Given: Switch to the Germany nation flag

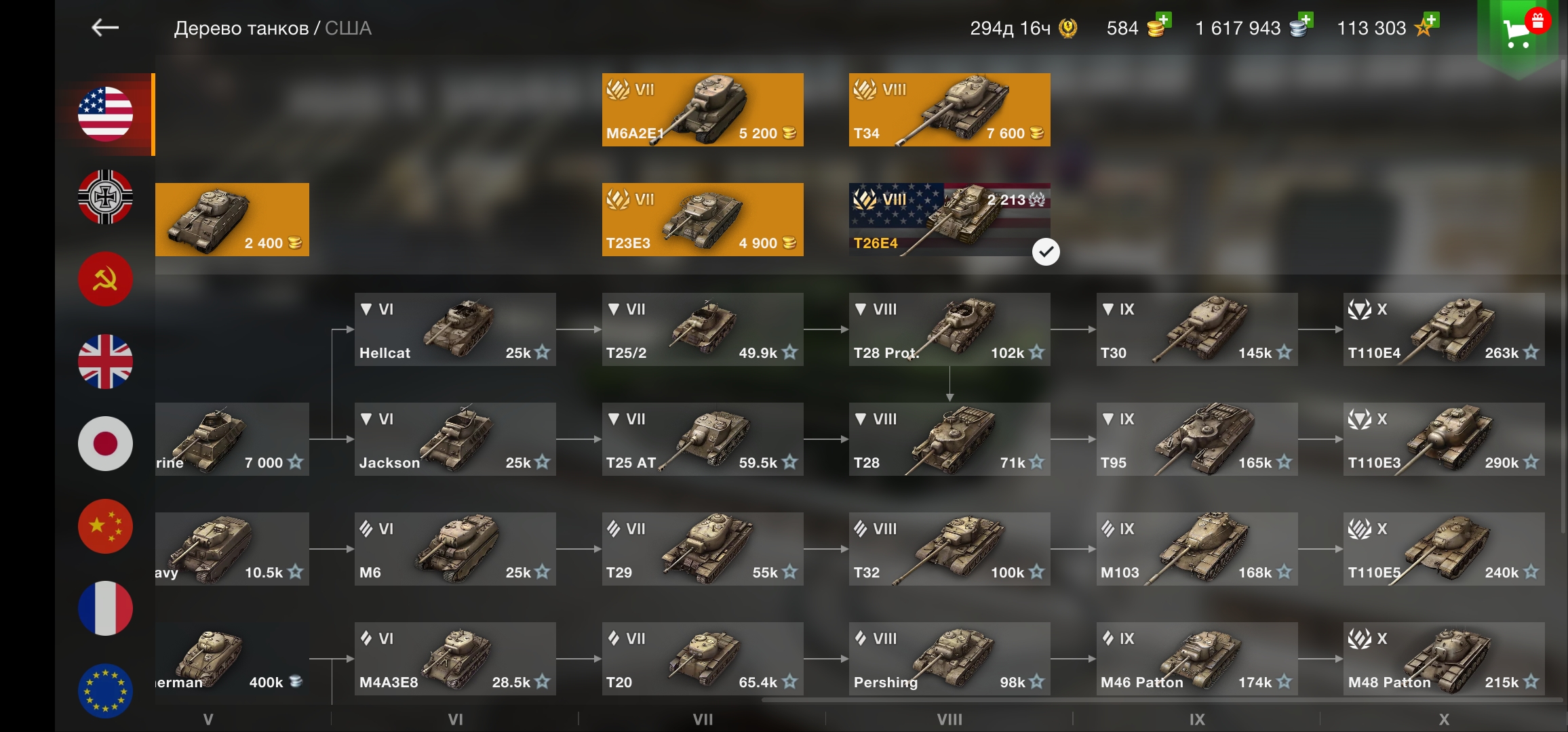Looking at the screenshot, I should pos(105,197).
